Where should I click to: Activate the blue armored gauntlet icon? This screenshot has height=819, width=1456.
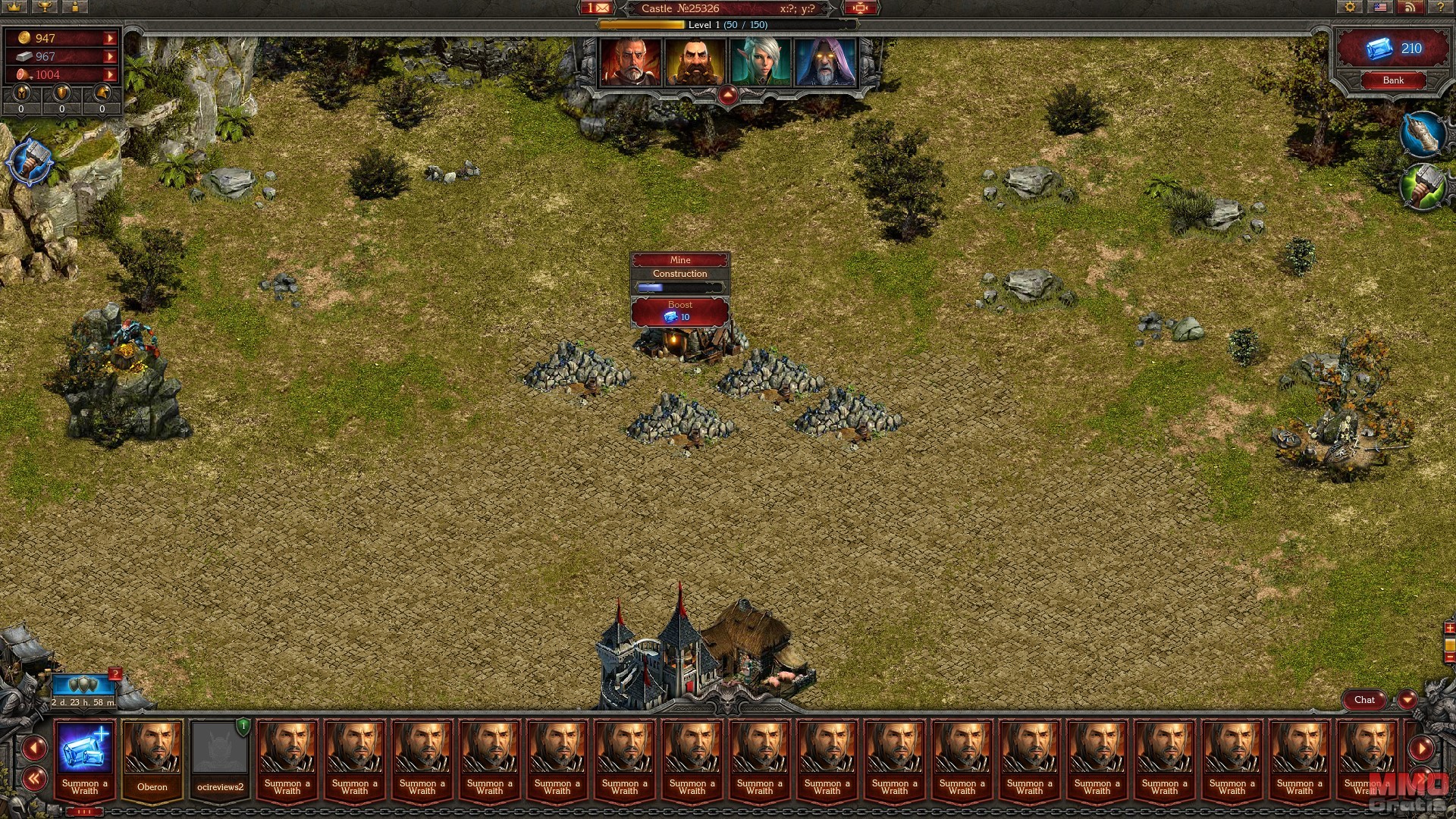[1423, 135]
